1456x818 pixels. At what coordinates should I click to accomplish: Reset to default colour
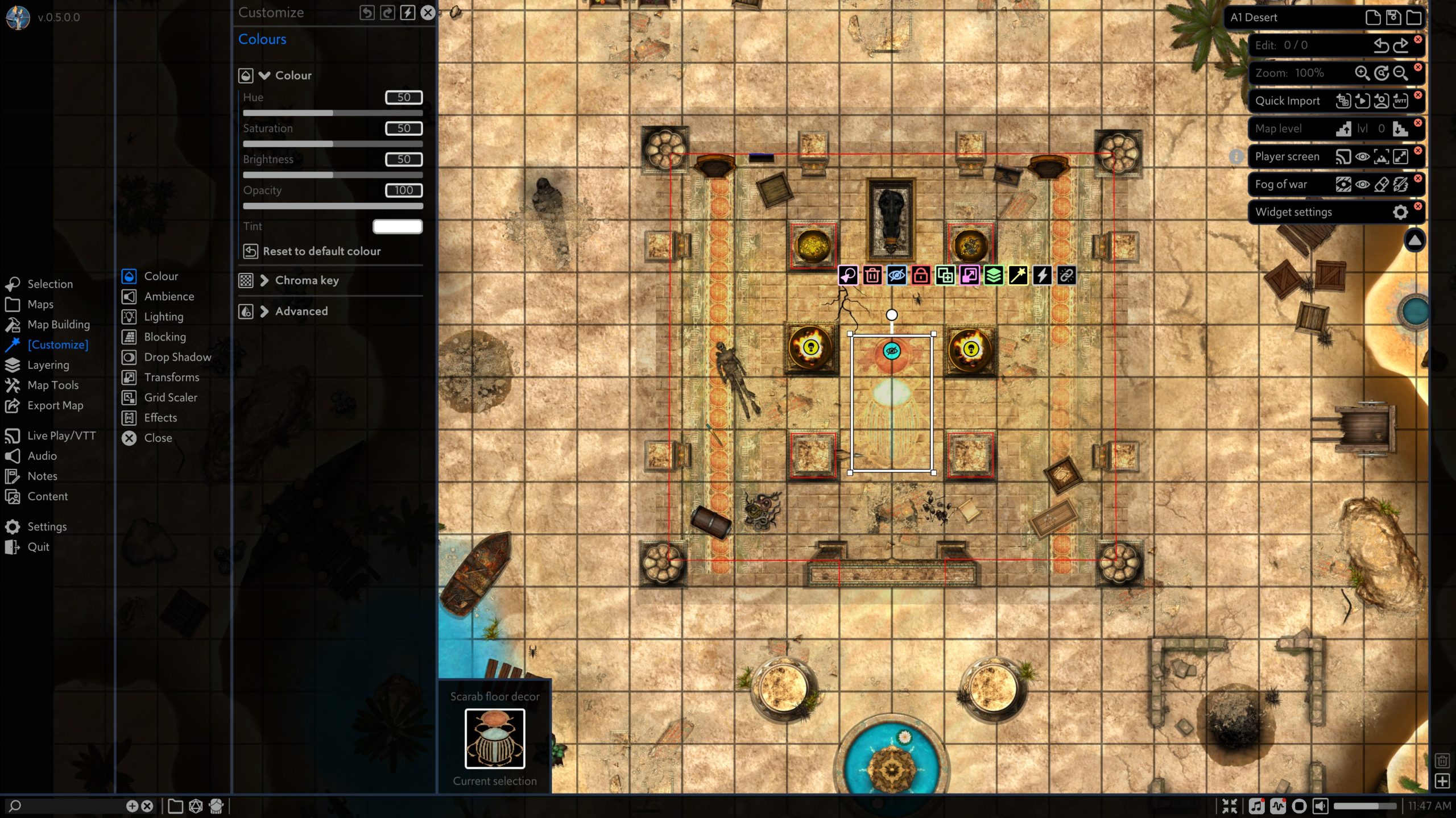pos(321,251)
